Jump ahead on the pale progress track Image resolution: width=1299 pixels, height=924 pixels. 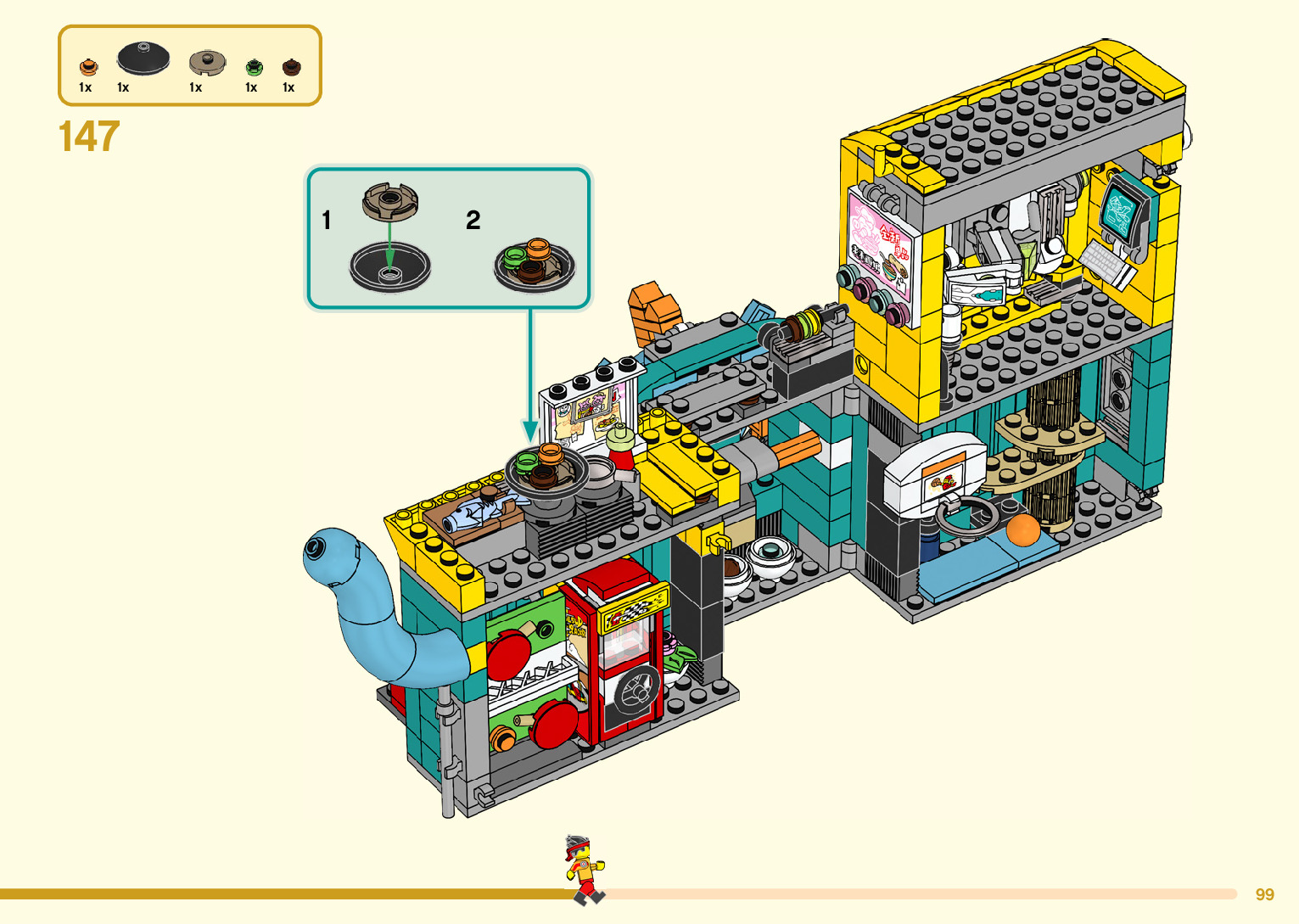tap(916, 893)
